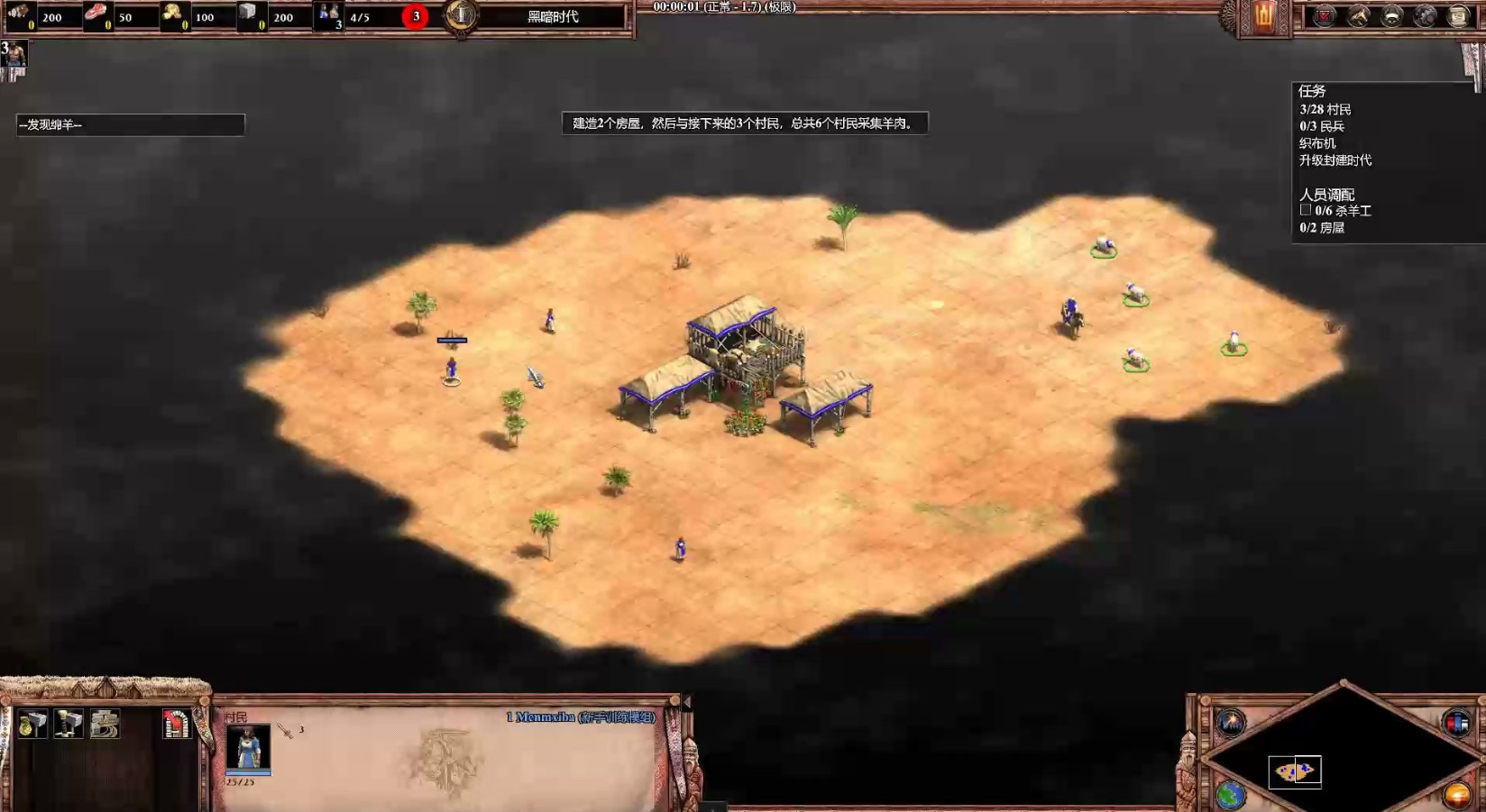Viewport: 1486px width, 812px height.
Task: Click the red idle villager counter
Action: [x=416, y=16]
